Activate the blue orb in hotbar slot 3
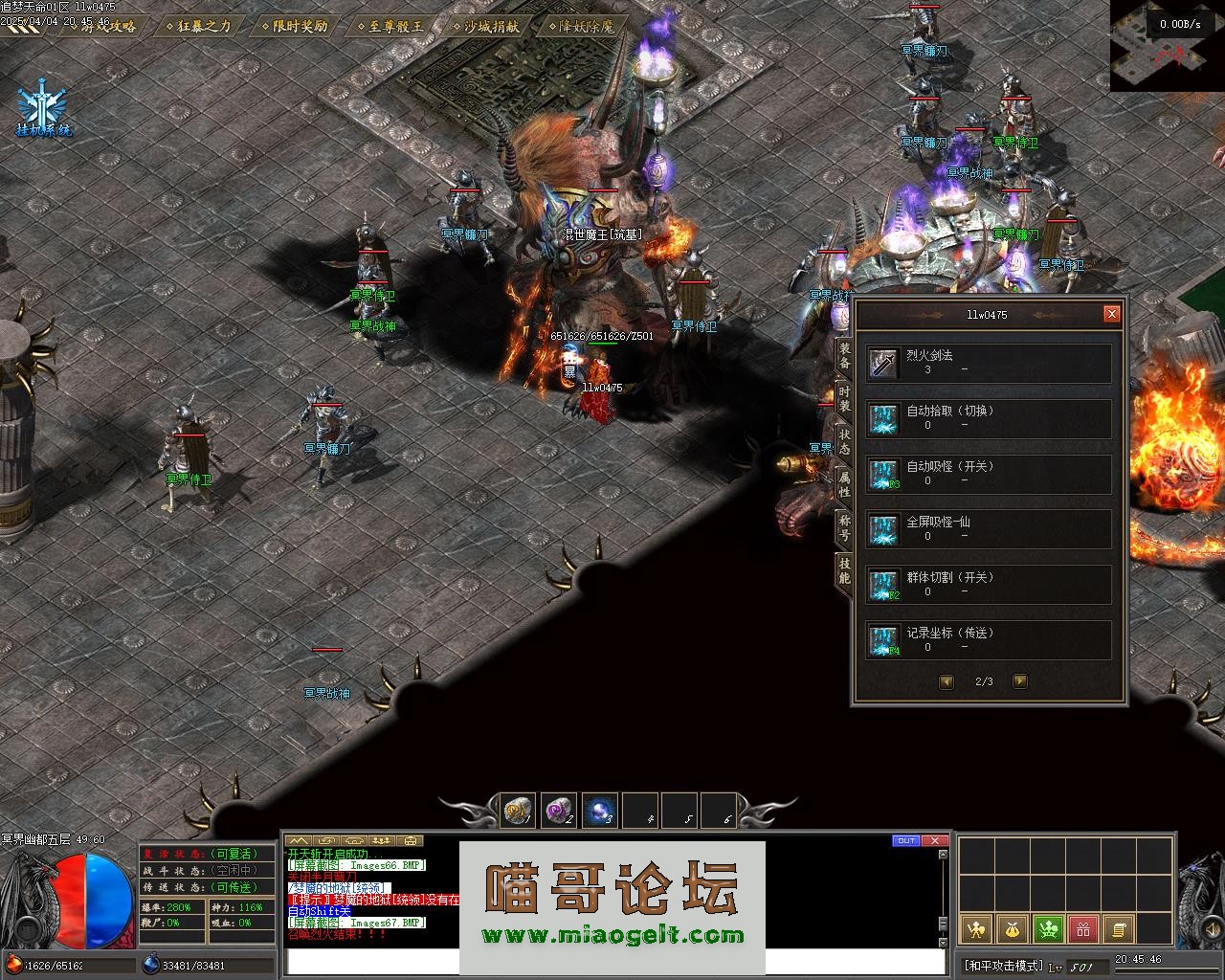Screen dimensions: 1225x980 (600, 812)
